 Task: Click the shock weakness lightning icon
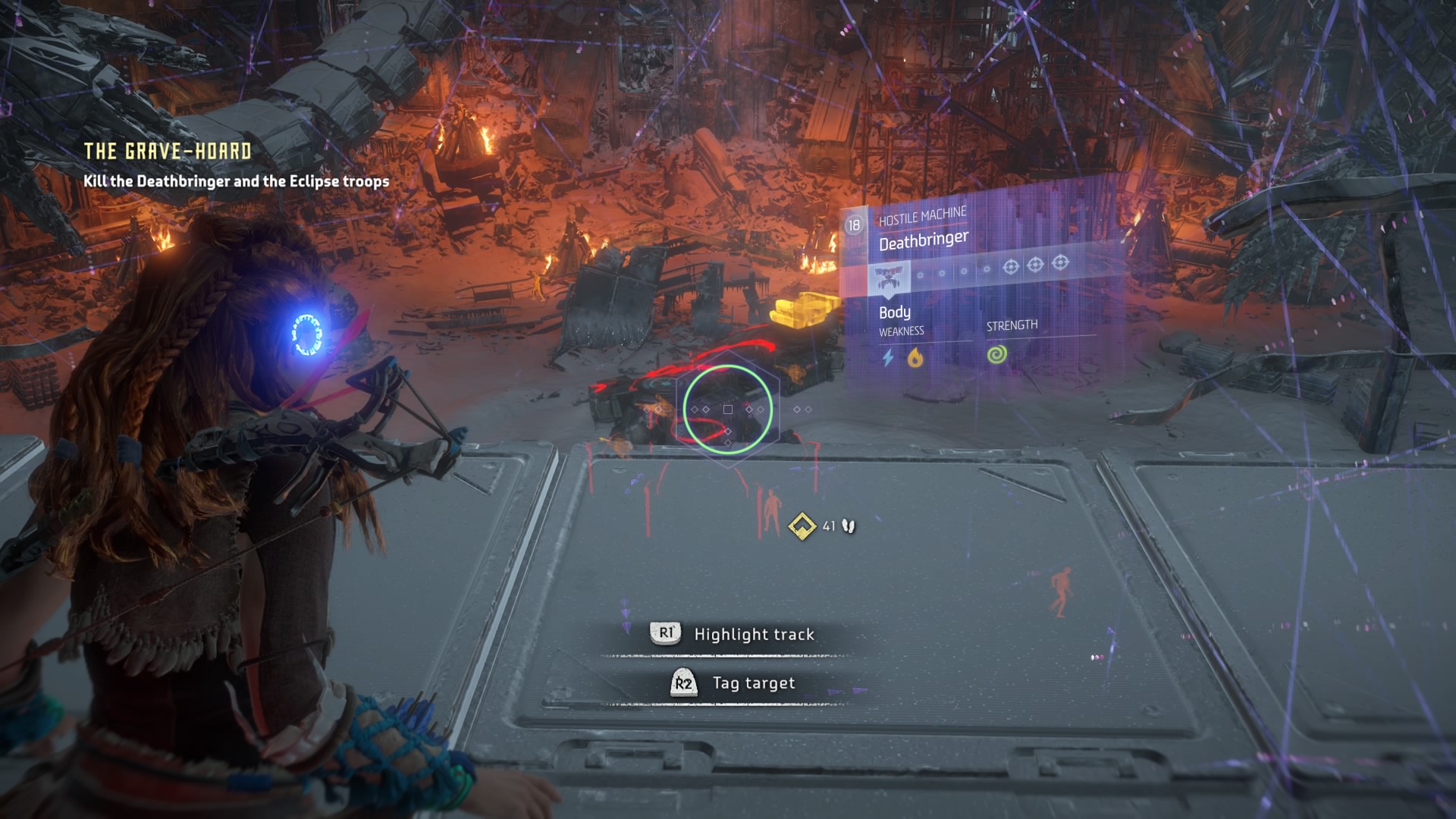click(x=888, y=358)
